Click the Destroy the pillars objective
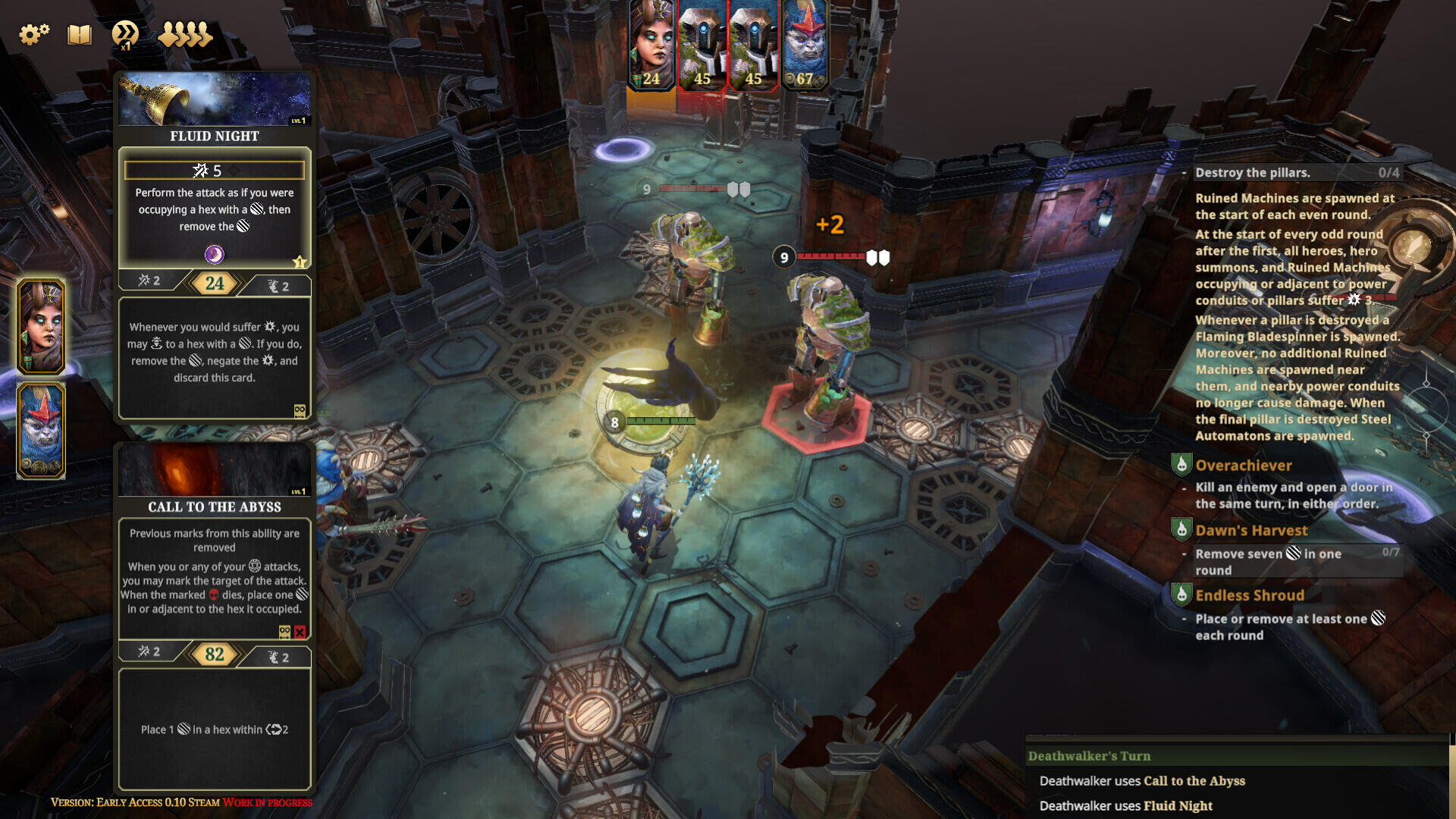Viewport: 1456px width, 819px height. point(1253,173)
